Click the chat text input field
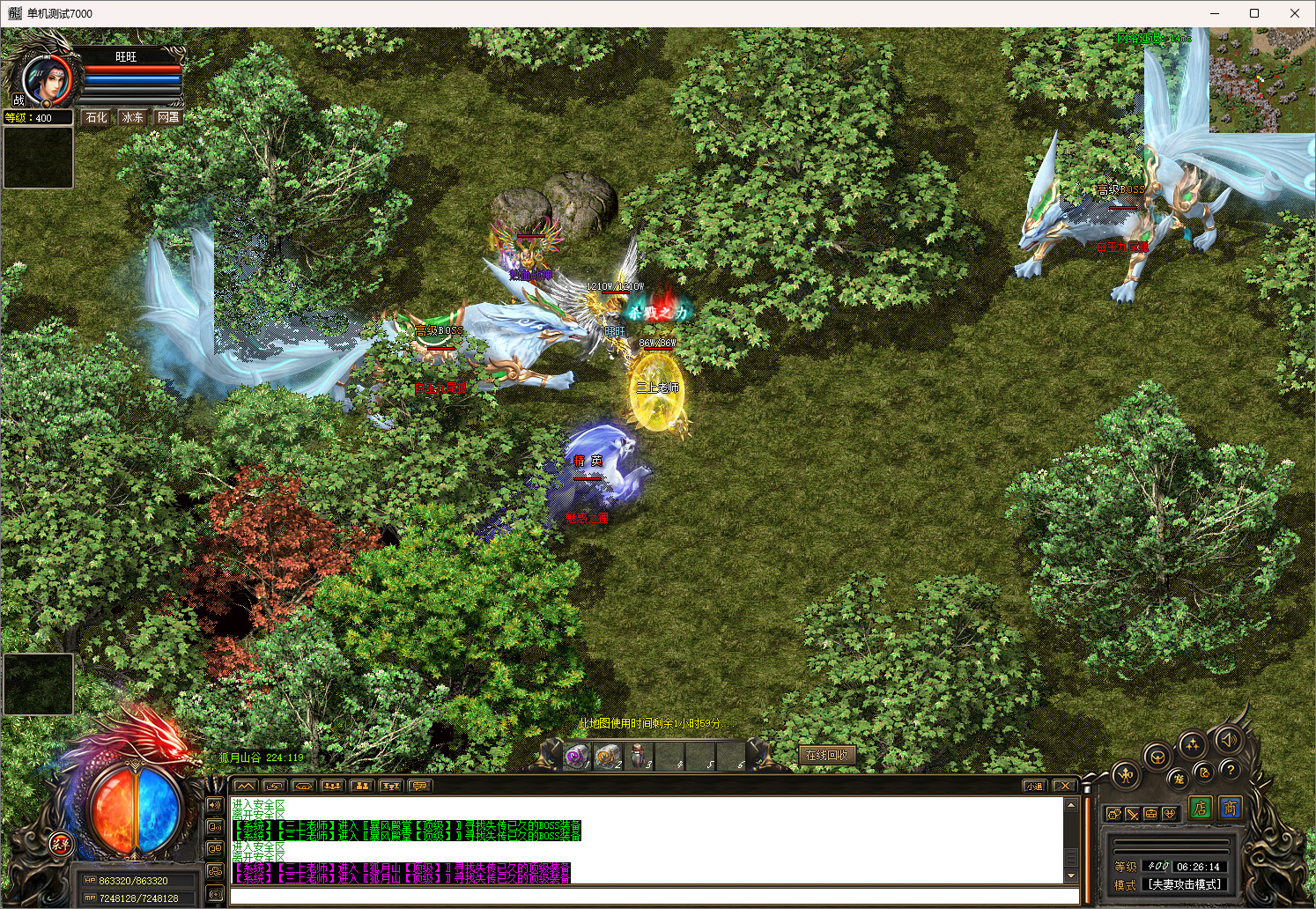Image resolution: width=1316 pixels, height=909 pixels. coord(654,896)
